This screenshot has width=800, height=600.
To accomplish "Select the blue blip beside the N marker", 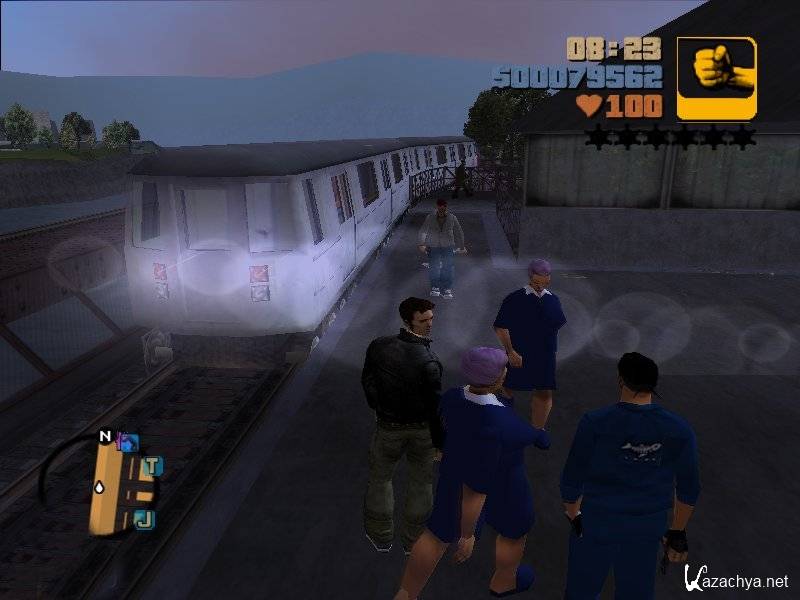I will point(127,441).
